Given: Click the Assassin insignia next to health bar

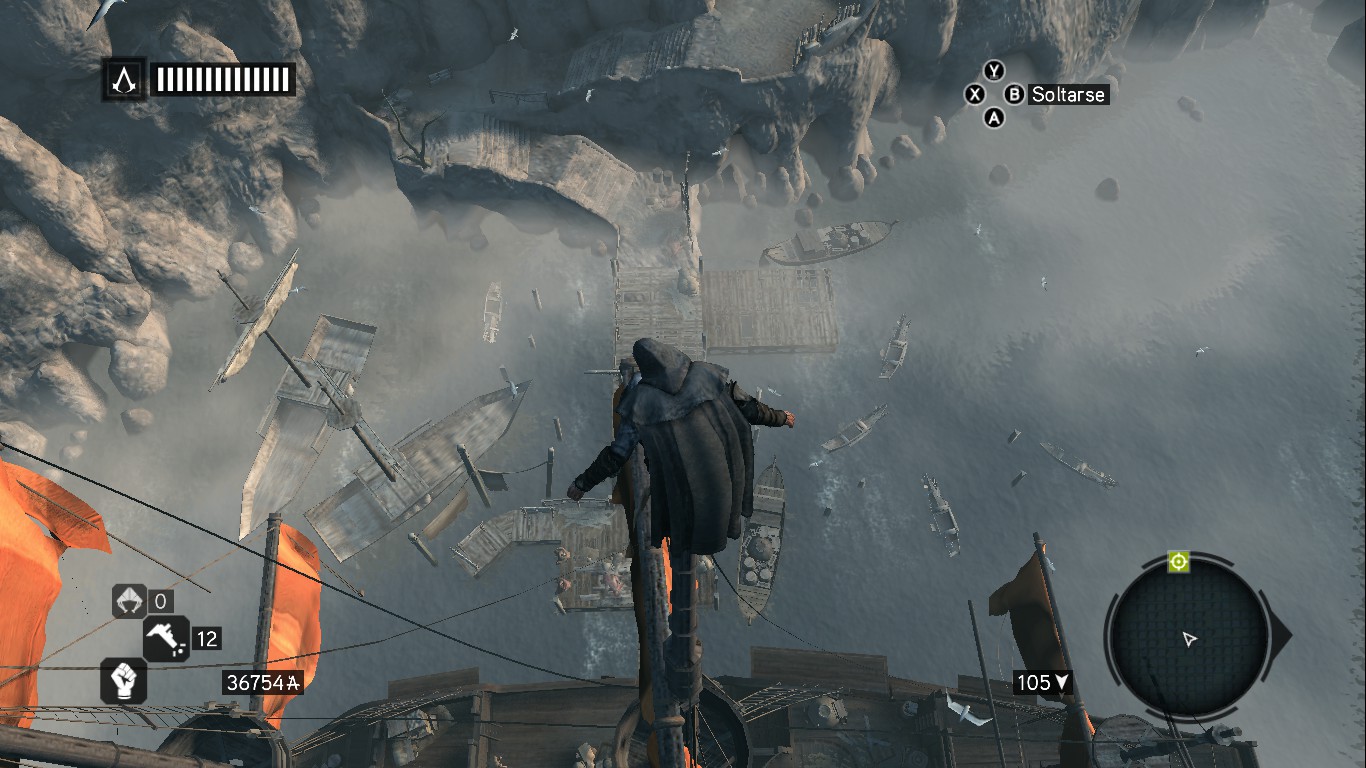Looking at the screenshot, I should pyautogui.click(x=124, y=78).
